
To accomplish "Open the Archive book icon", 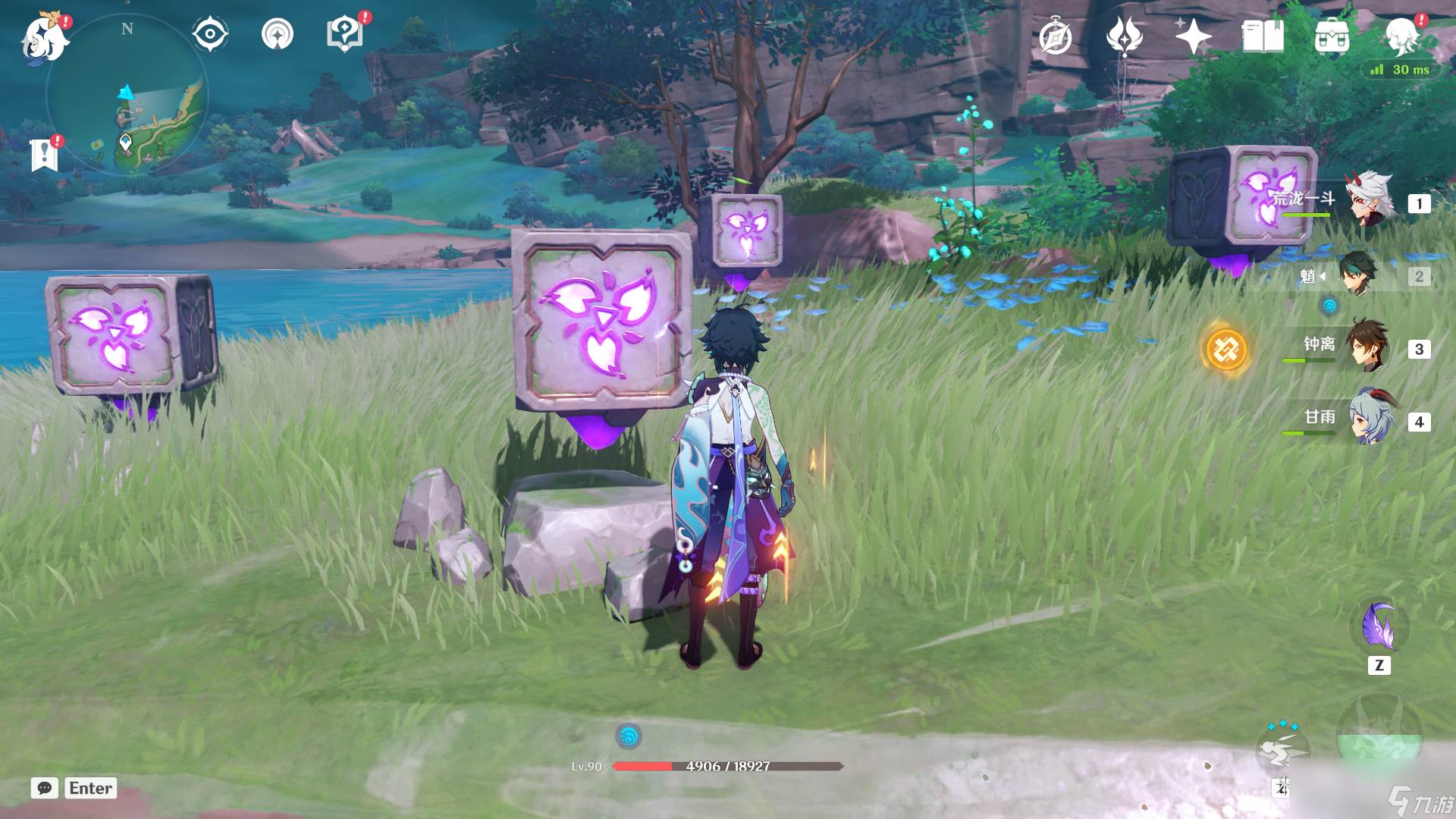I will tap(1262, 36).
